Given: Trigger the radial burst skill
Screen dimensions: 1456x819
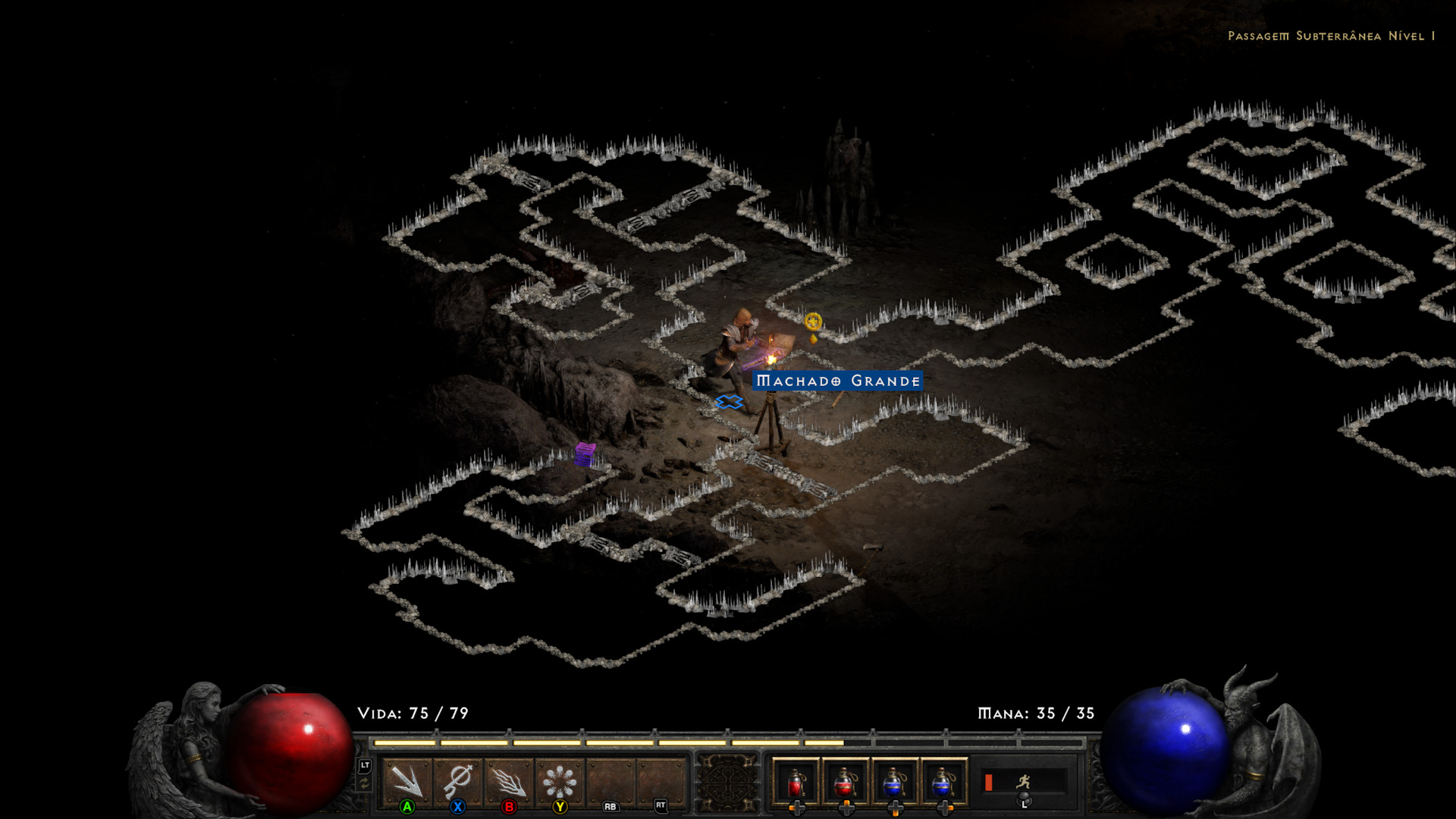Looking at the screenshot, I should 560,781.
